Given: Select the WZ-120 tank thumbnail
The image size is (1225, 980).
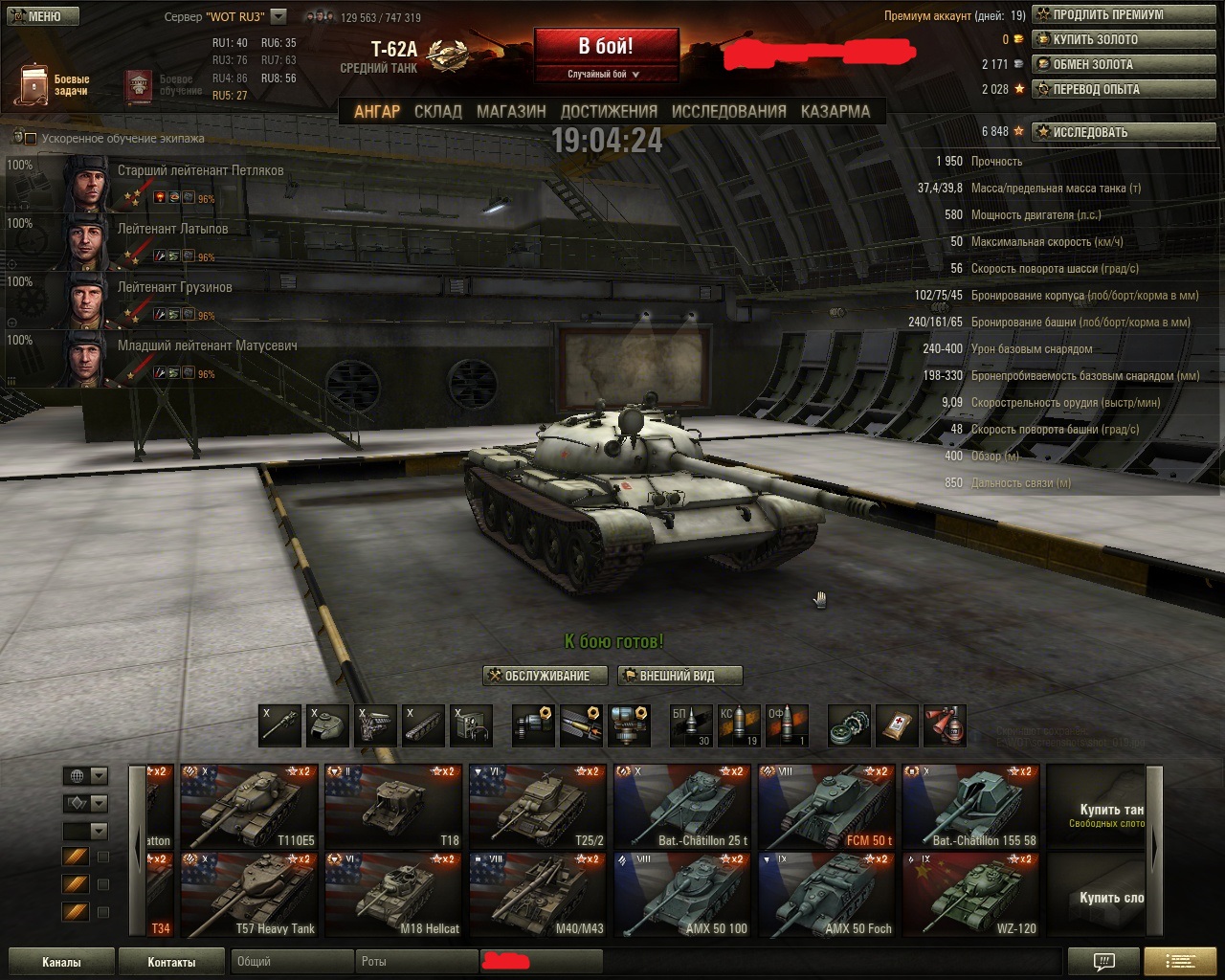Looking at the screenshot, I should (970, 894).
